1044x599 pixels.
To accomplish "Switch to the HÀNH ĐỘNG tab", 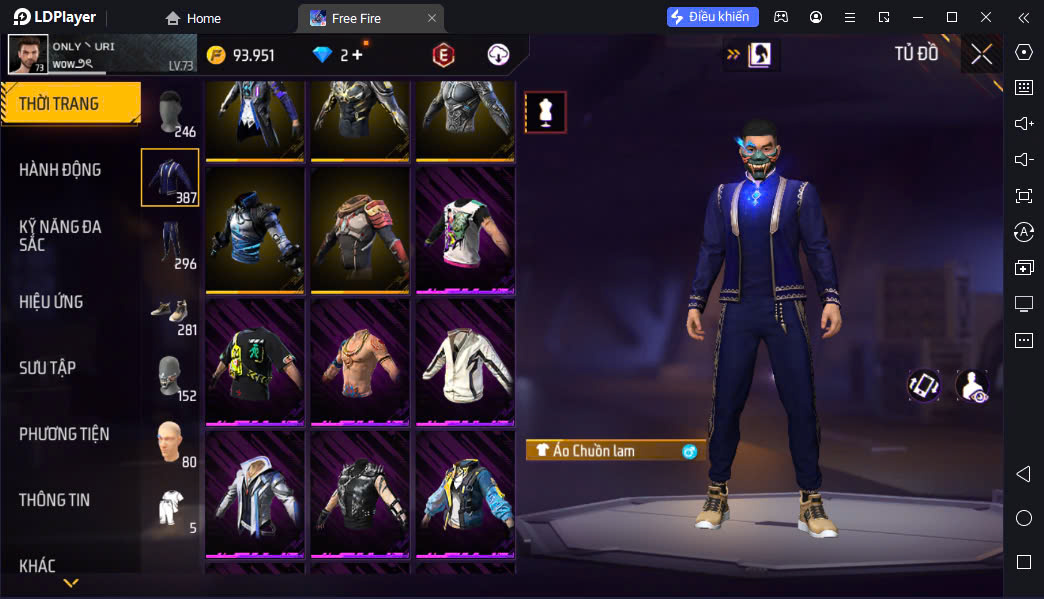I will coord(60,170).
